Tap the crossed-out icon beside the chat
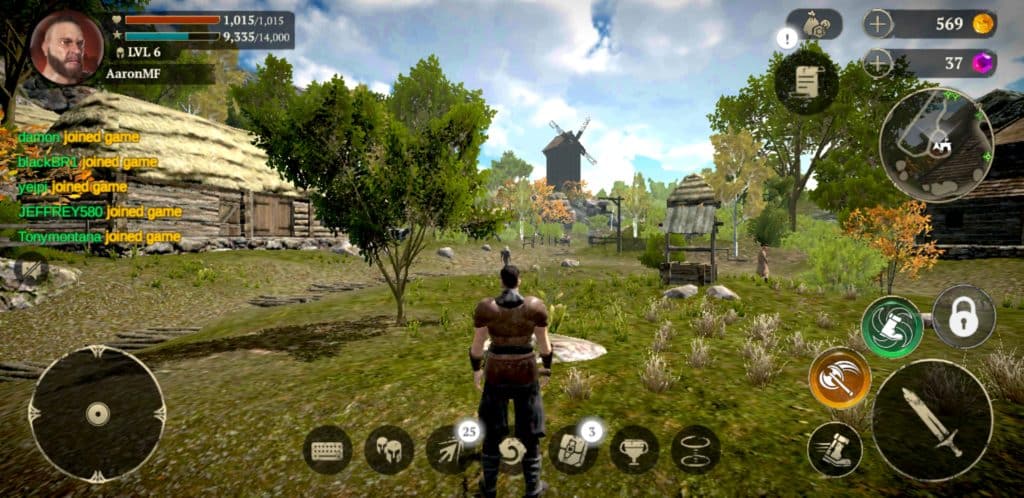Image resolution: width=1024 pixels, height=498 pixels. (x=31, y=268)
